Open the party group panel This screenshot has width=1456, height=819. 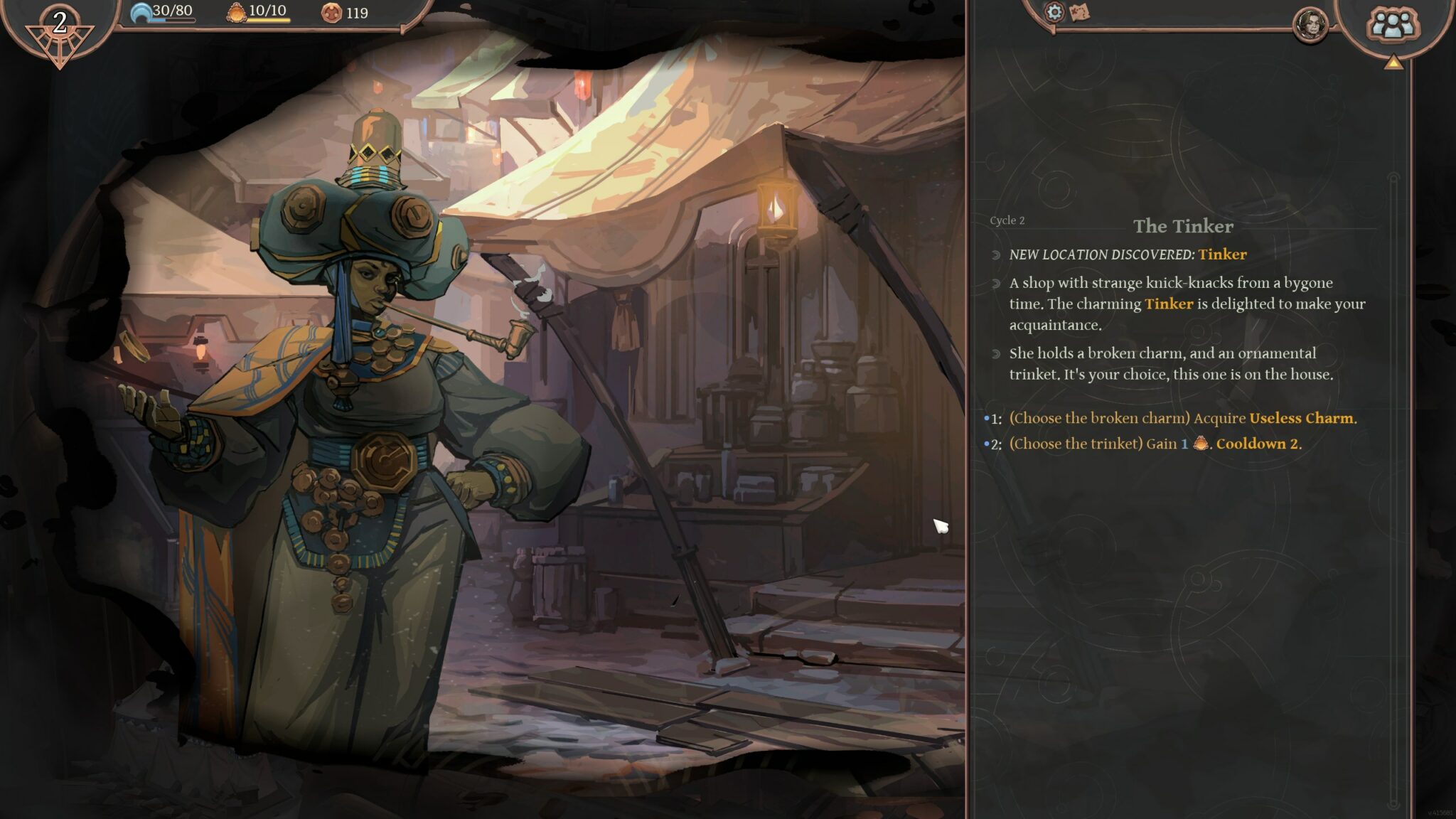(1392, 24)
